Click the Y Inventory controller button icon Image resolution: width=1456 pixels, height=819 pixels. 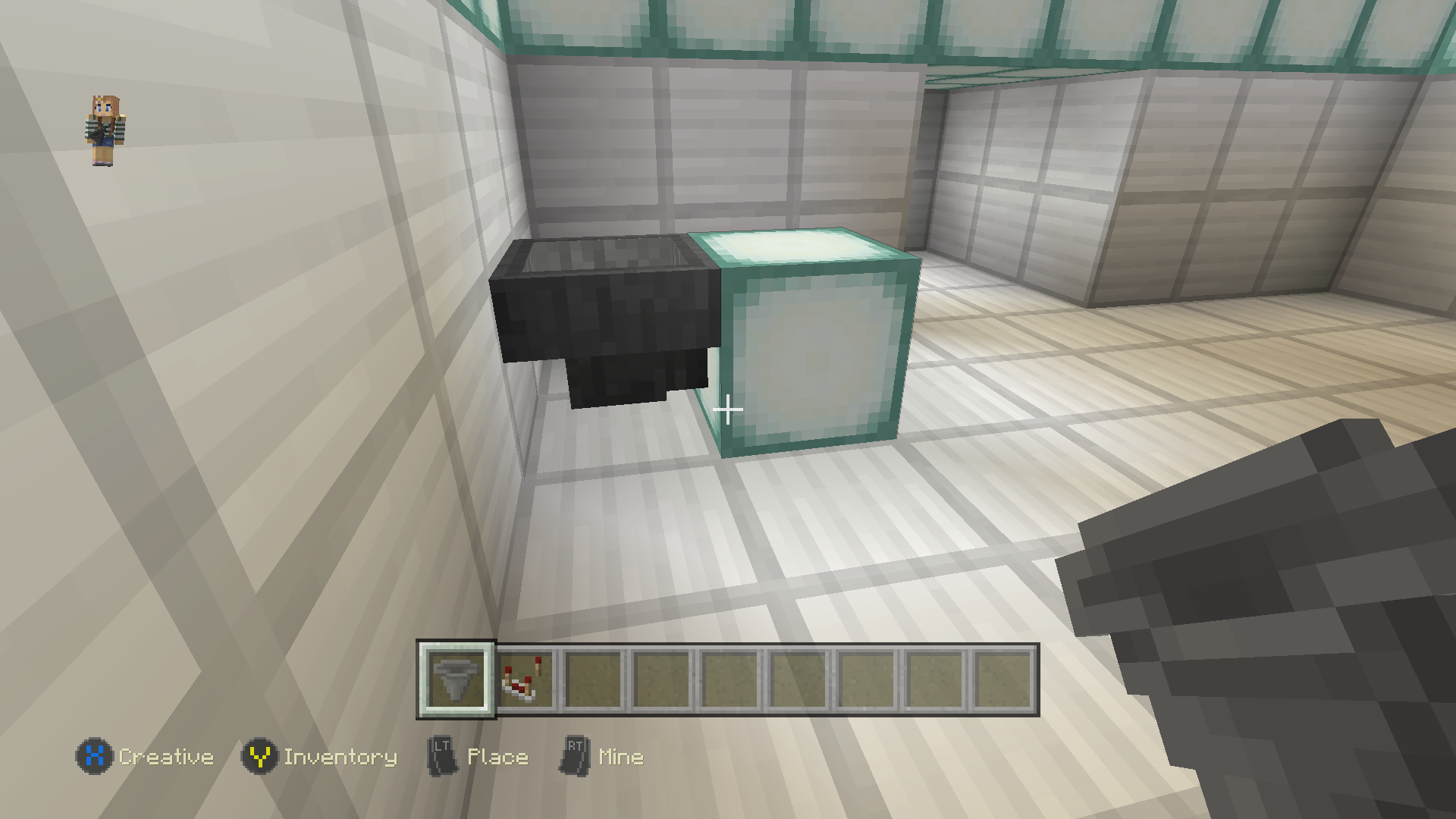pos(261,756)
